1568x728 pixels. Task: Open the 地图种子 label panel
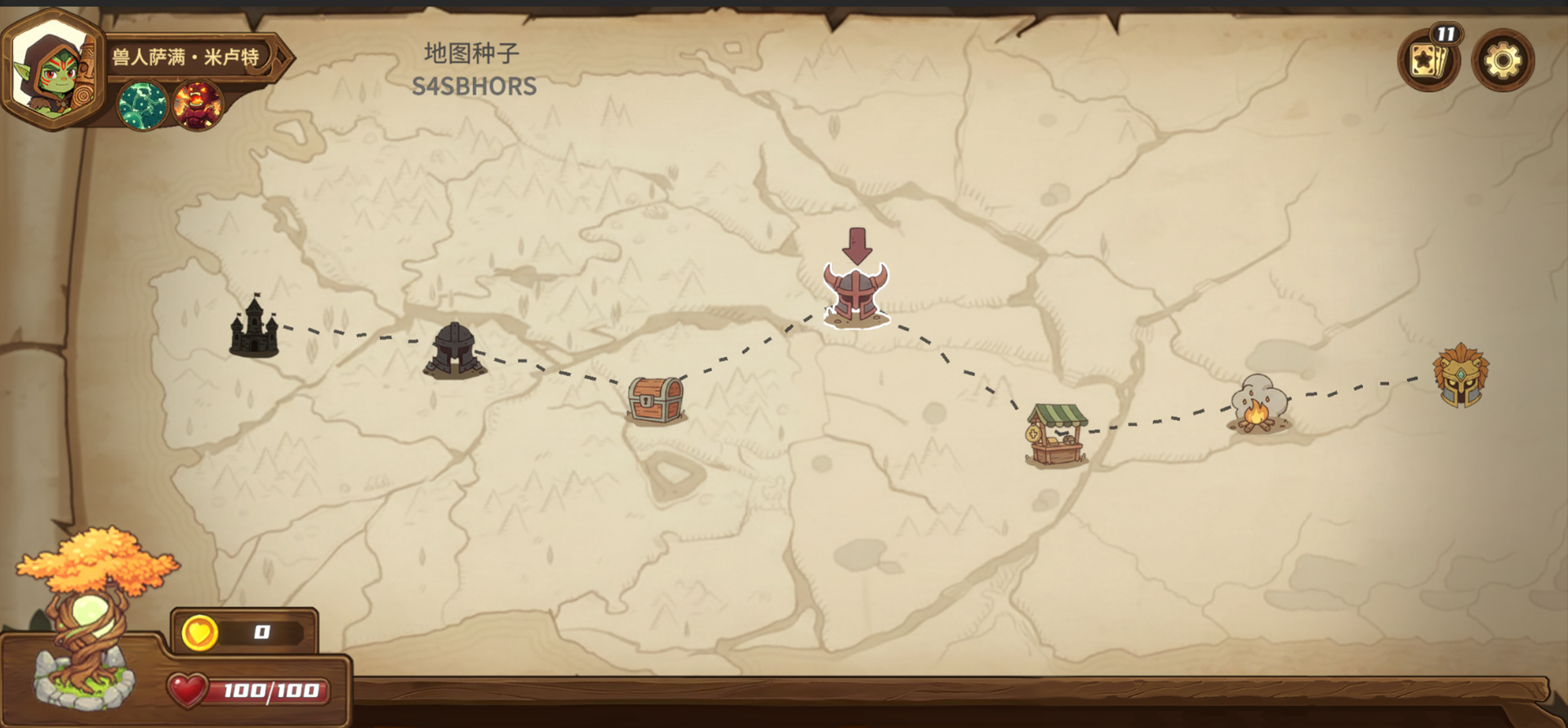click(472, 51)
